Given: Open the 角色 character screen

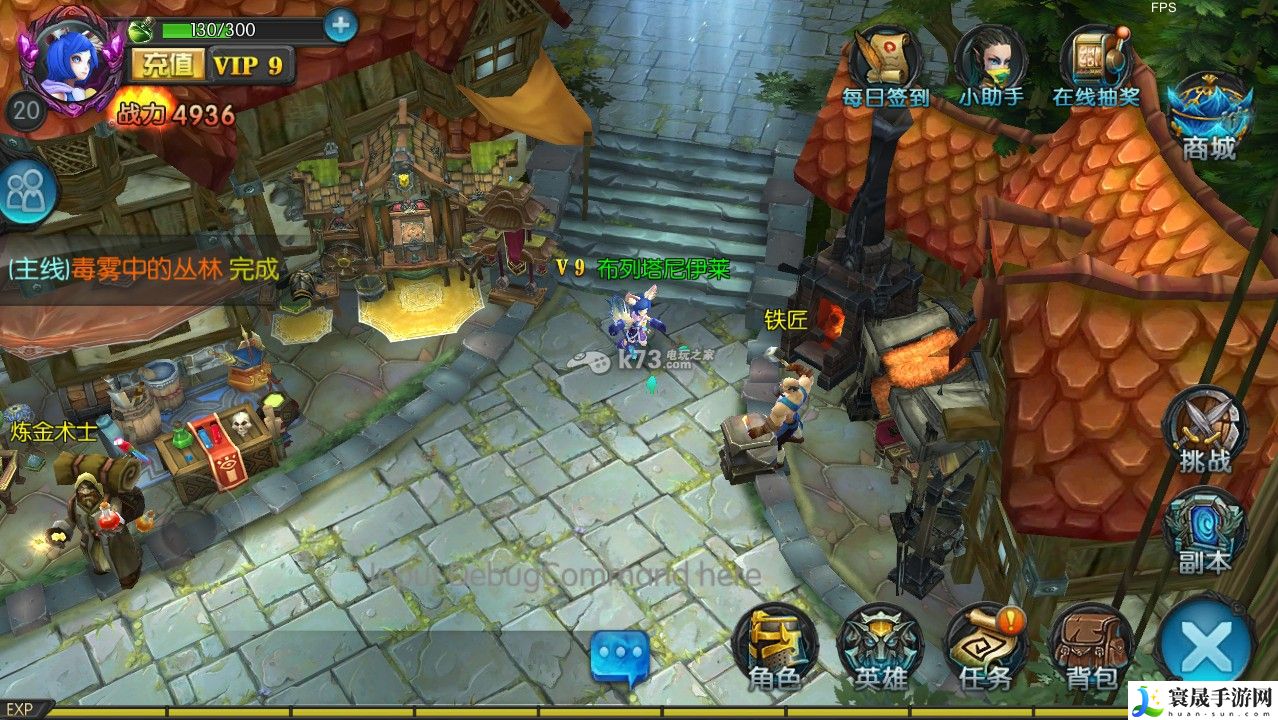Looking at the screenshot, I should (x=774, y=647).
